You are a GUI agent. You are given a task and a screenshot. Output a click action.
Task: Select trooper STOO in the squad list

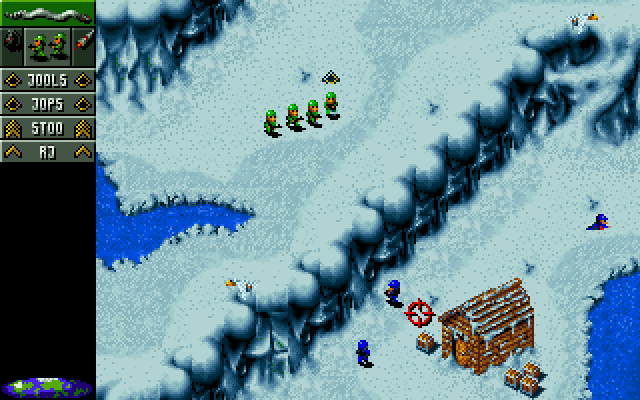47,128
